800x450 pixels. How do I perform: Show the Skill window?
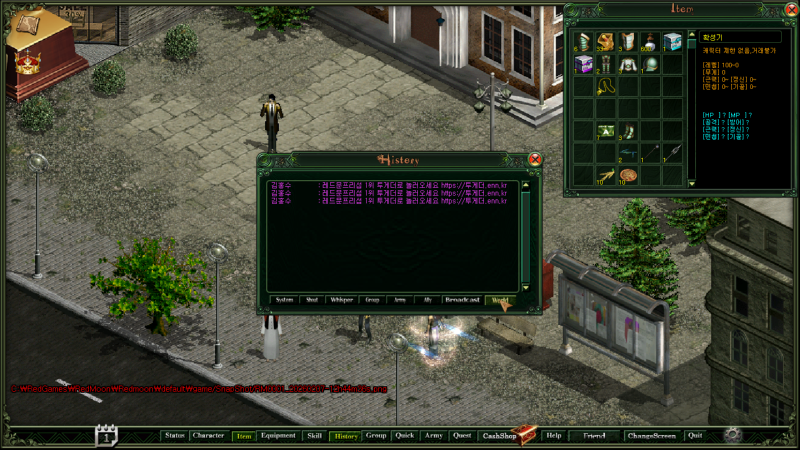click(314, 436)
